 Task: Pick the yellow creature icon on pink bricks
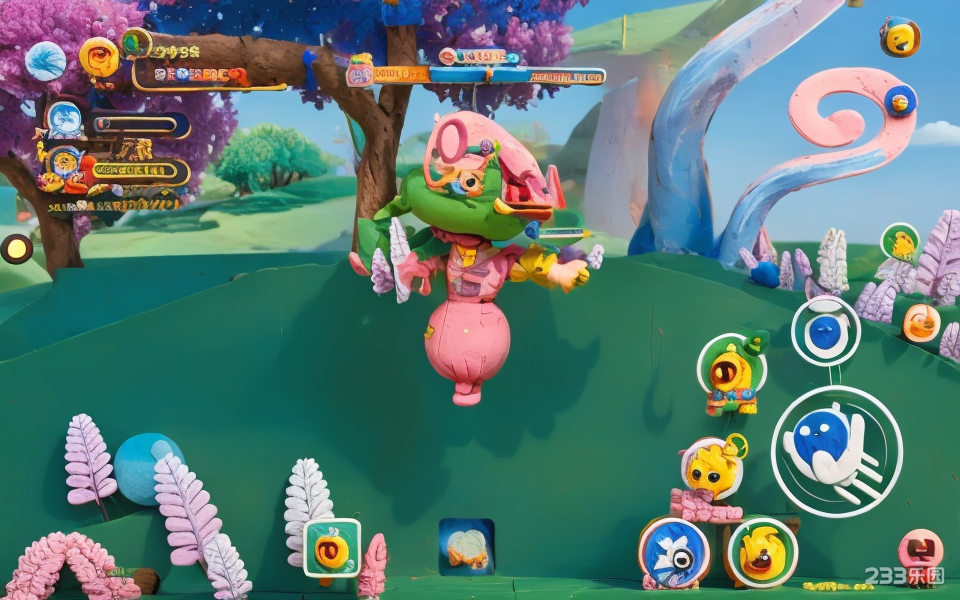(x=713, y=468)
